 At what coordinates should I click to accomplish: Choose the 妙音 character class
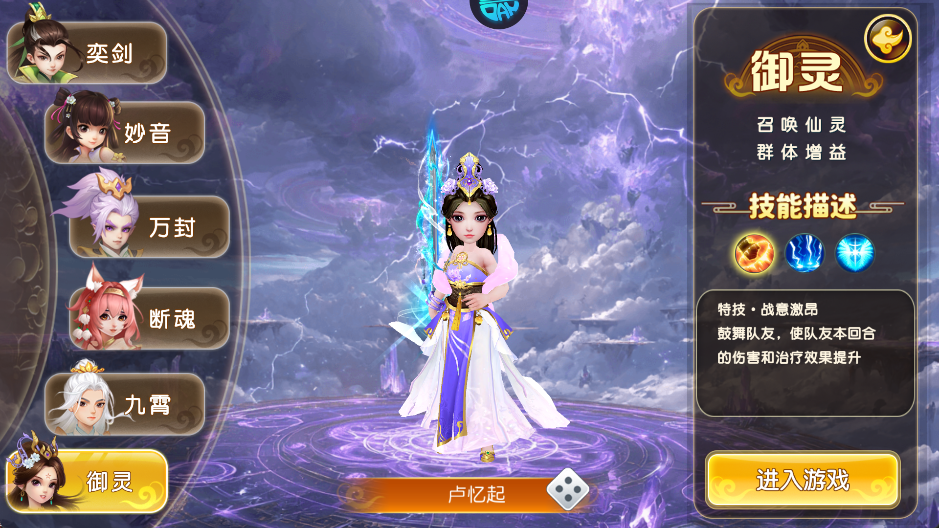pyautogui.click(x=127, y=132)
